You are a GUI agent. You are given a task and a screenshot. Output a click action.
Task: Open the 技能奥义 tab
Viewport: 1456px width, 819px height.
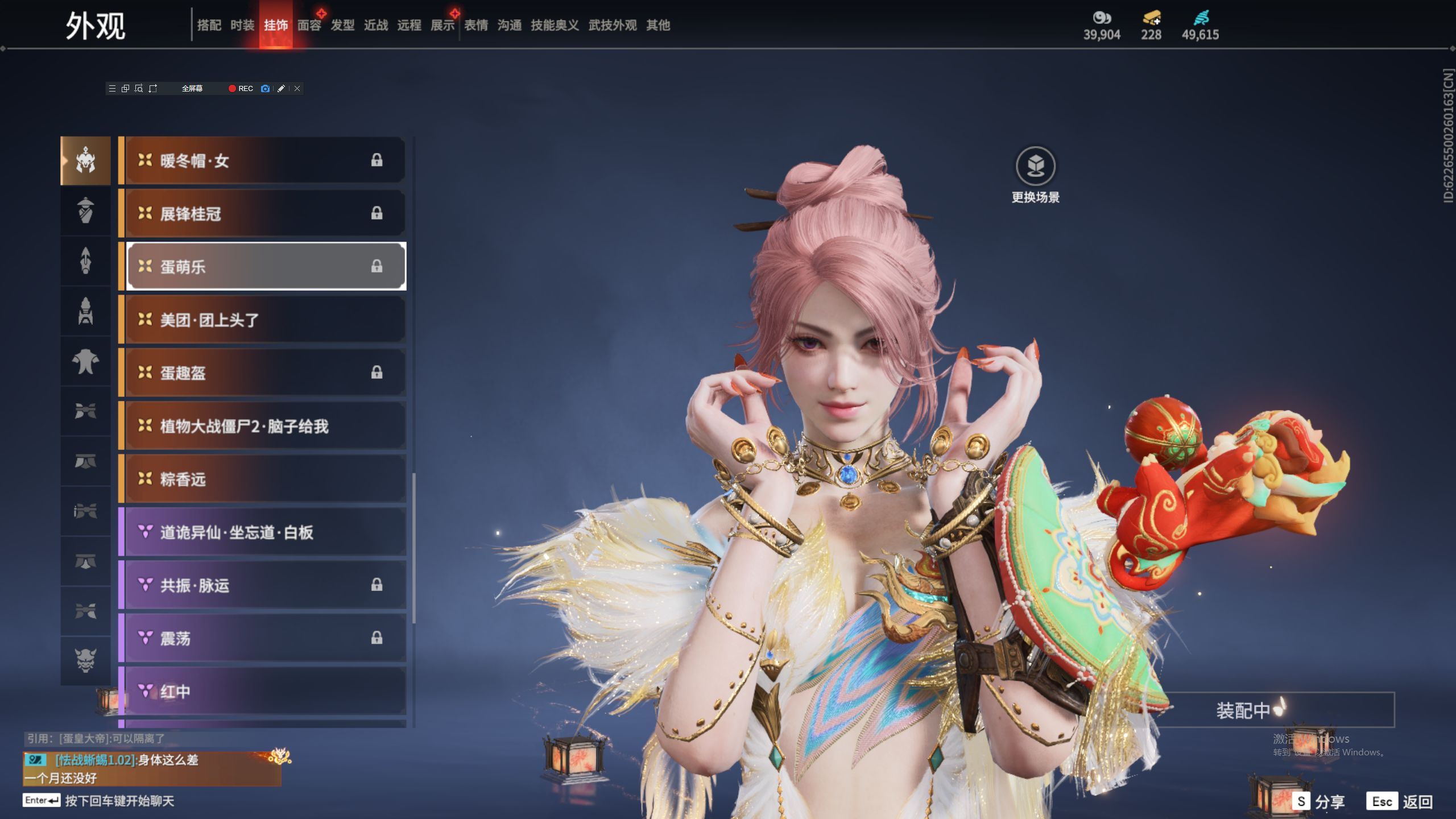pyautogui.click(x=555, y=25)
